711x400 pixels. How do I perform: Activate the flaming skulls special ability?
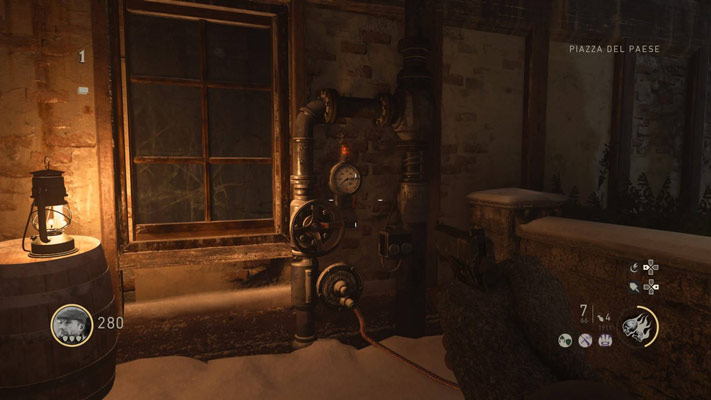[637, 326]
